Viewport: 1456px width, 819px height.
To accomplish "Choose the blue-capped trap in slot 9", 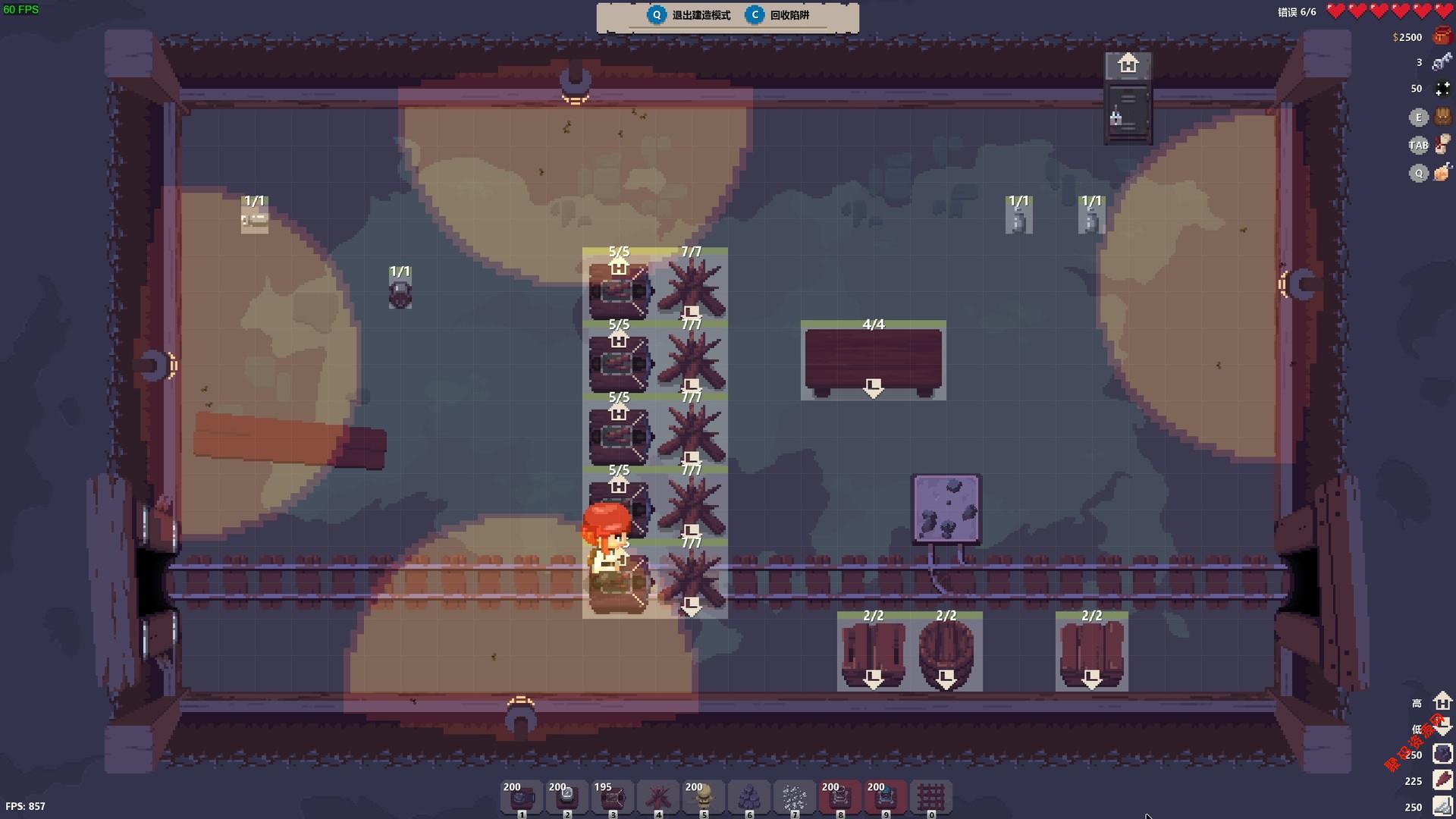I will [886, 797].
